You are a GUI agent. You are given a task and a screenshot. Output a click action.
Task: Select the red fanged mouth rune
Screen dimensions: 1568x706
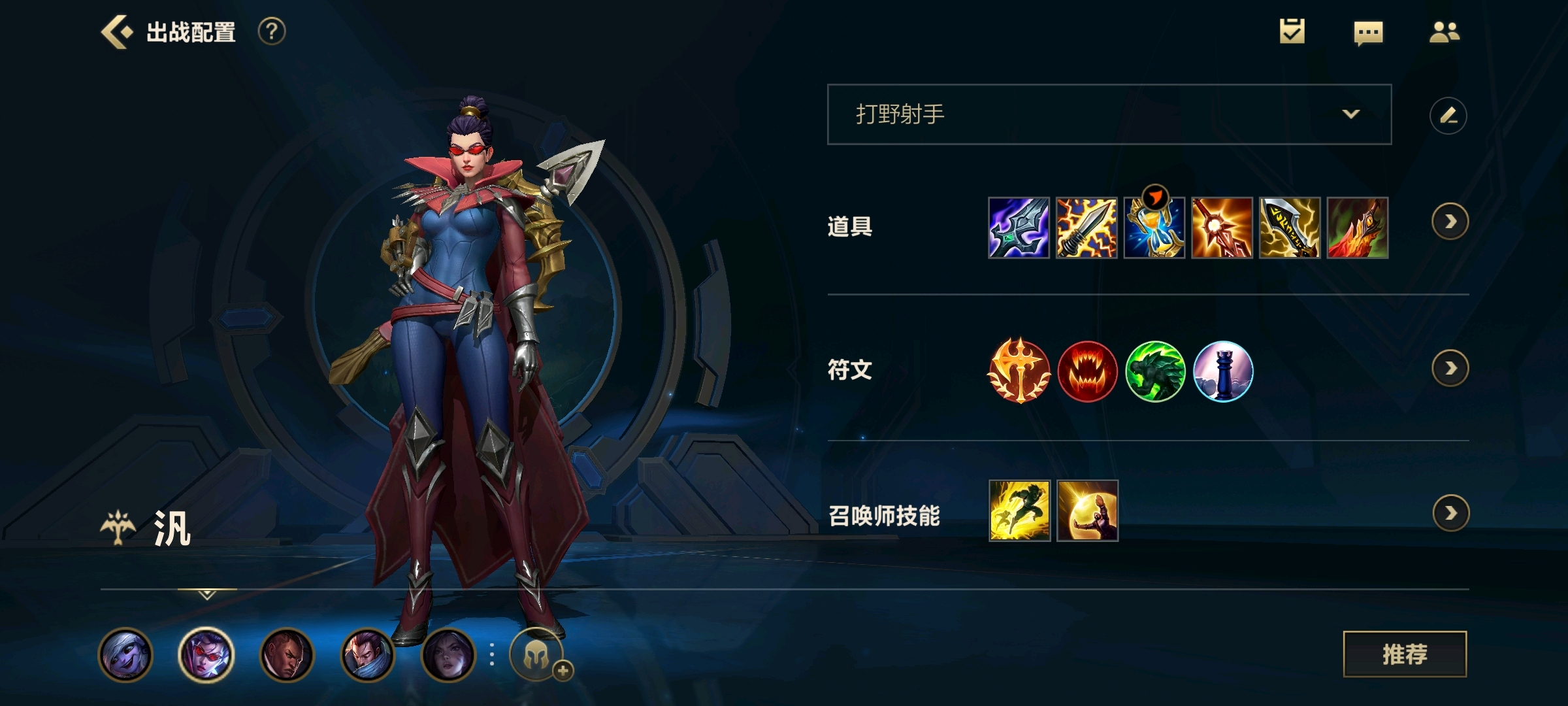1087,371
